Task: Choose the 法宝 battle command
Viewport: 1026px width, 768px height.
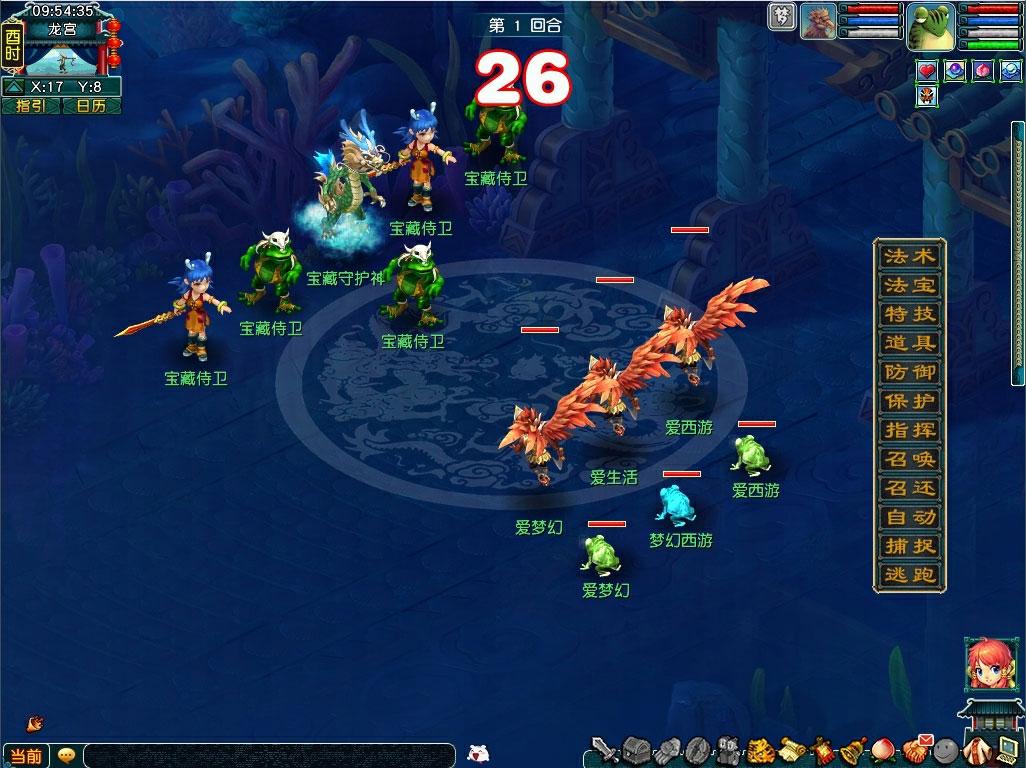Action: (x=909, y=285)
